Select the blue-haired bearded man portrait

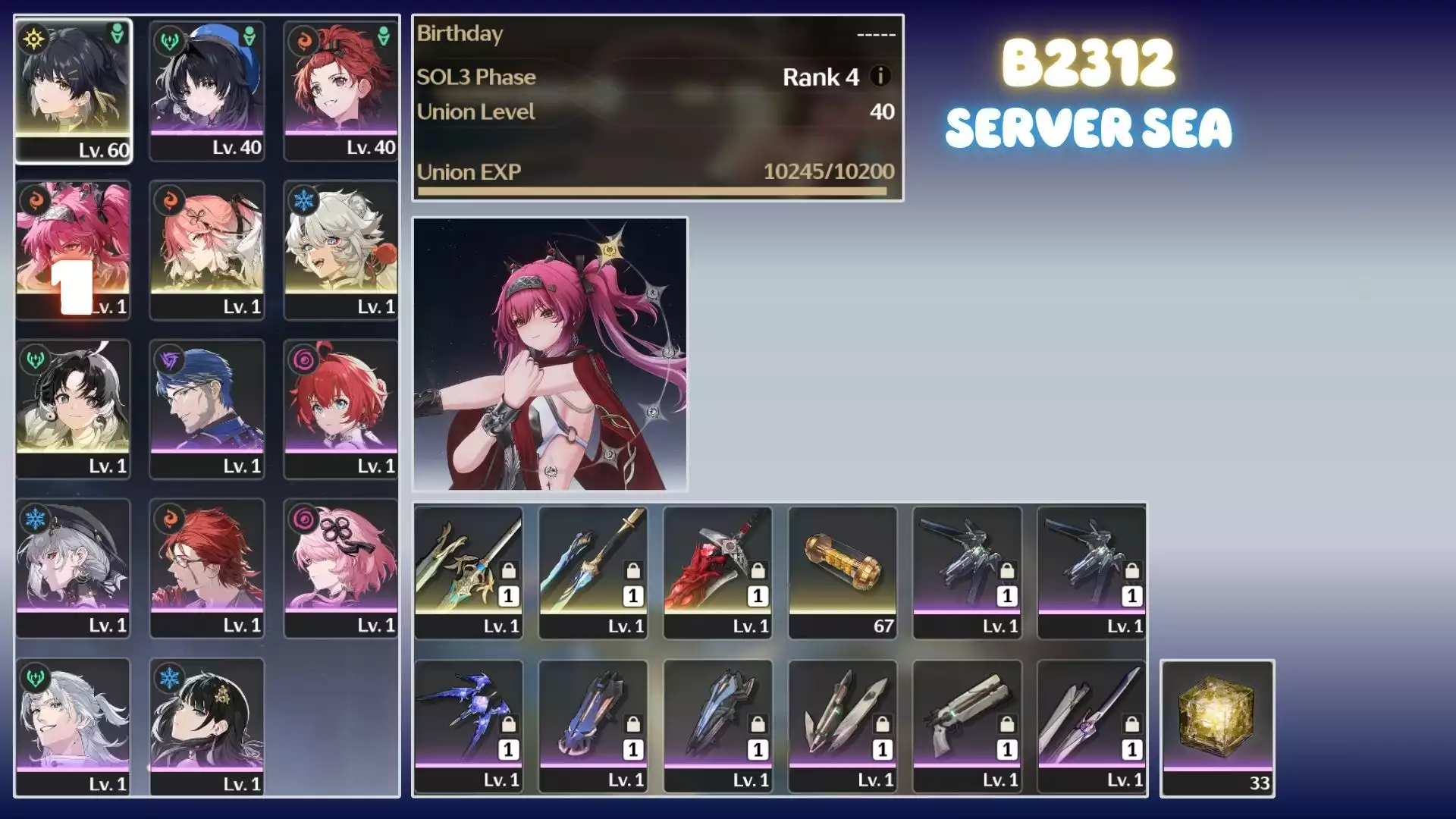tap(207, 409)
